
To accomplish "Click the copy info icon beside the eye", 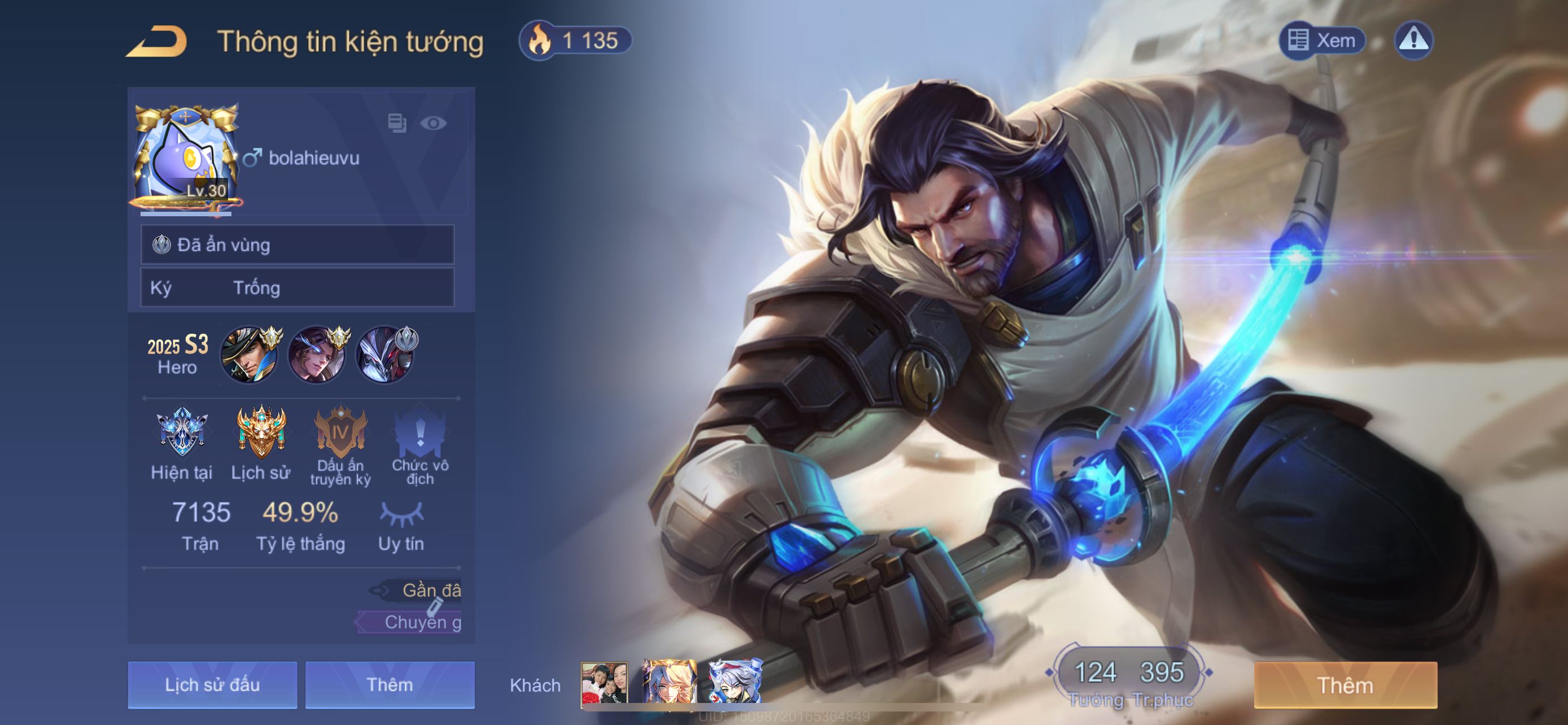I will click(397, 123).
